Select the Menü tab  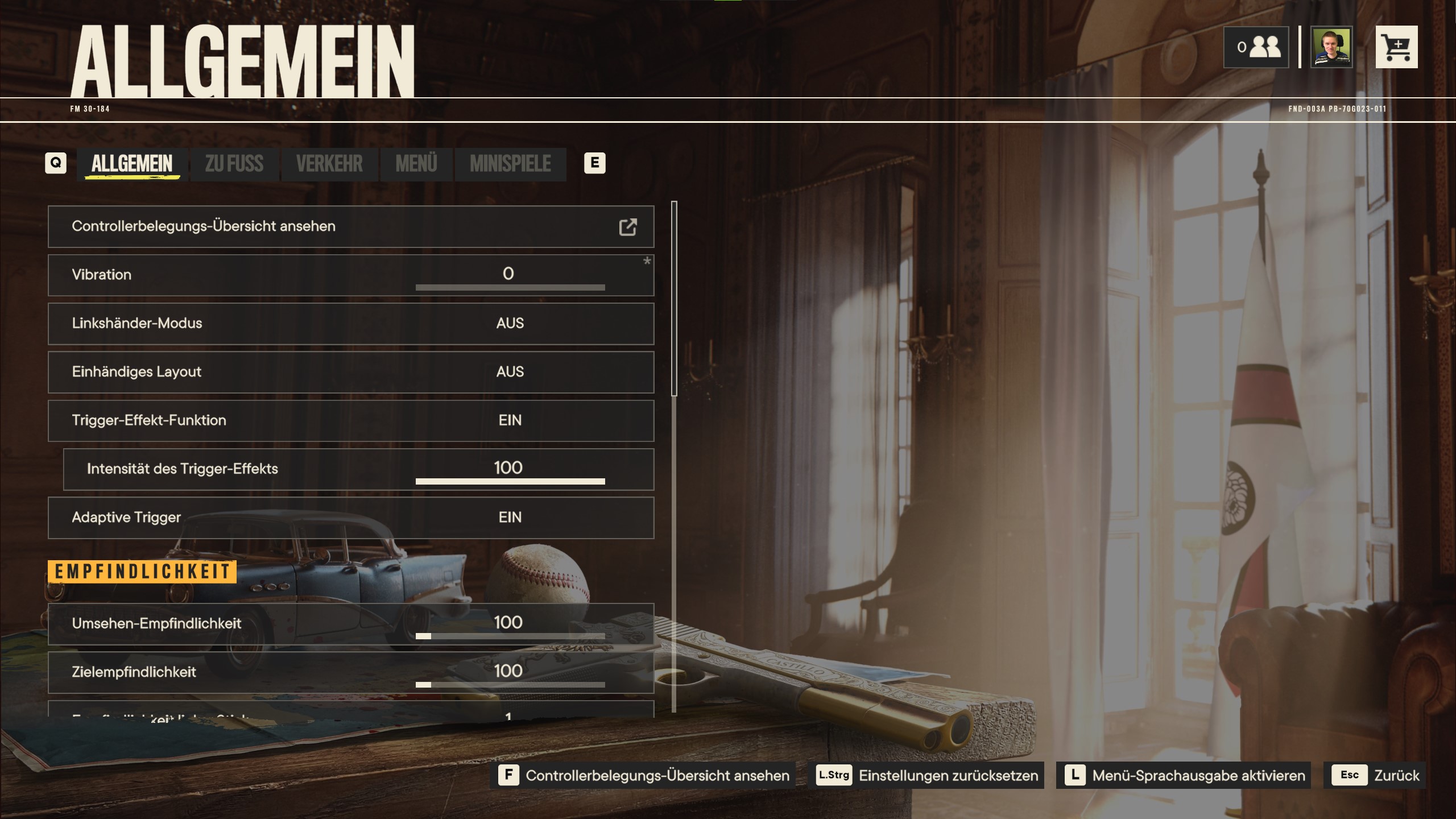pos(416,164)
